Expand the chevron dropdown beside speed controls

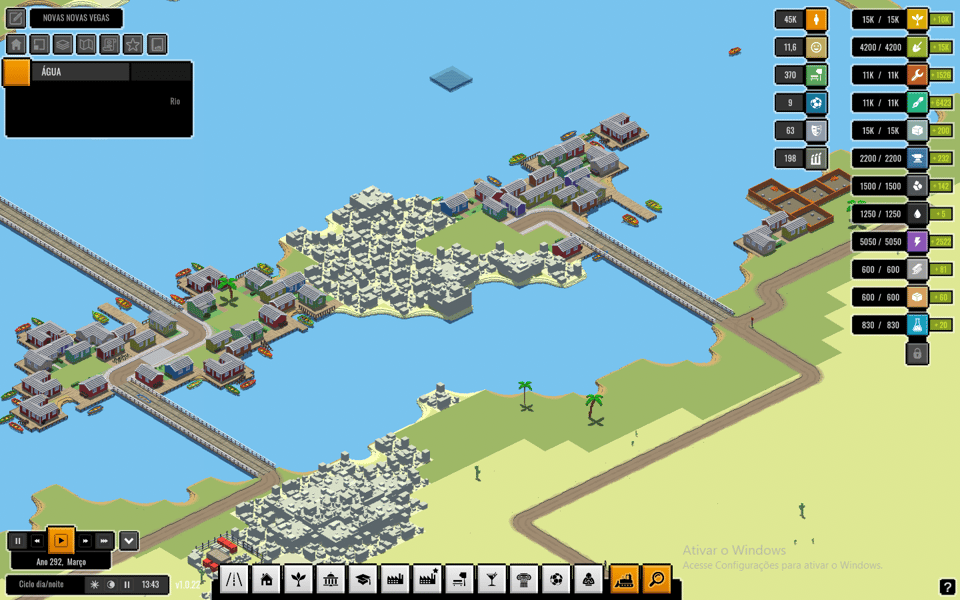tap(129, 541)
